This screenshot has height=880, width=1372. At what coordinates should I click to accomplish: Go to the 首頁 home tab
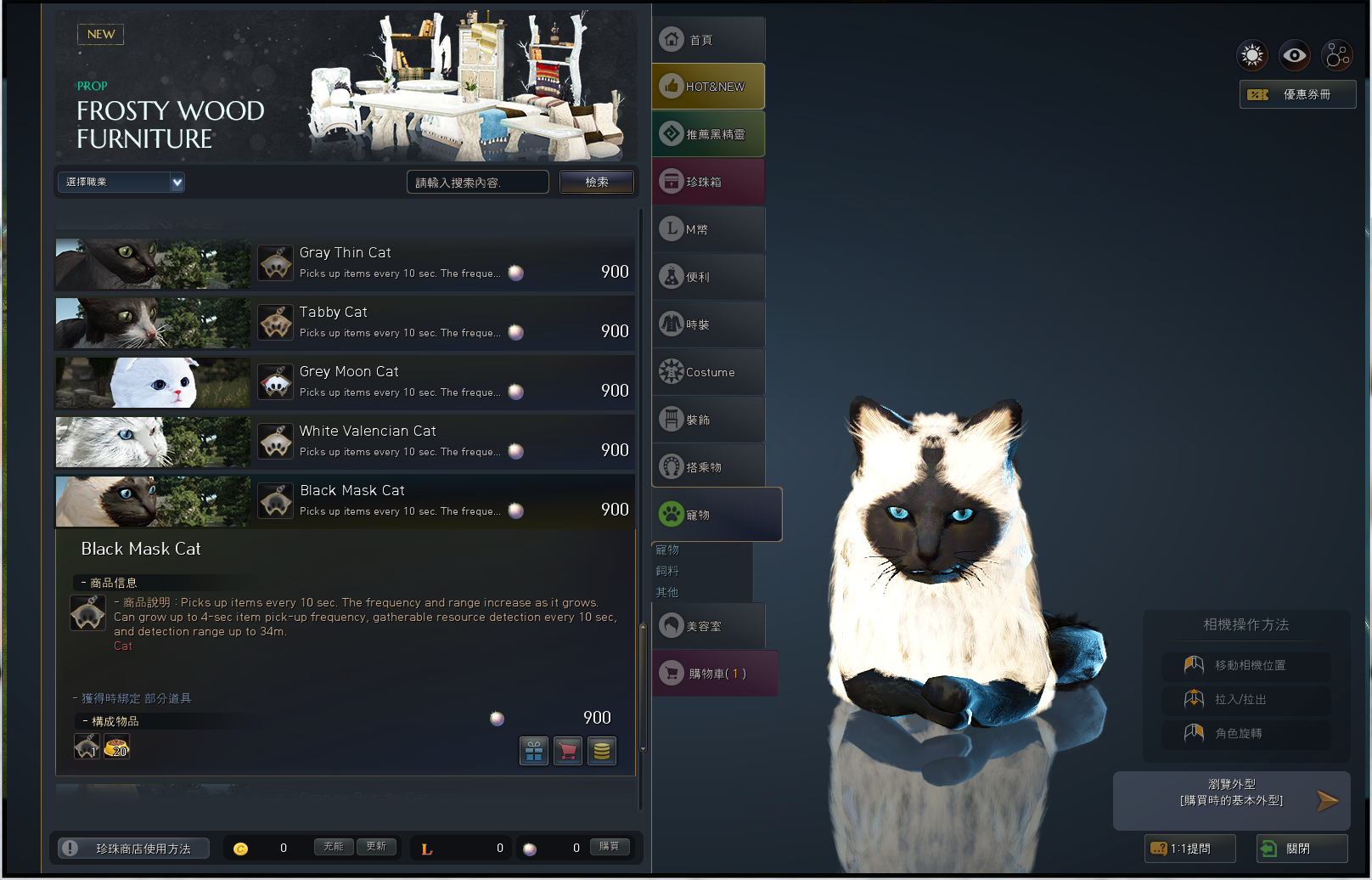point(709,39)
